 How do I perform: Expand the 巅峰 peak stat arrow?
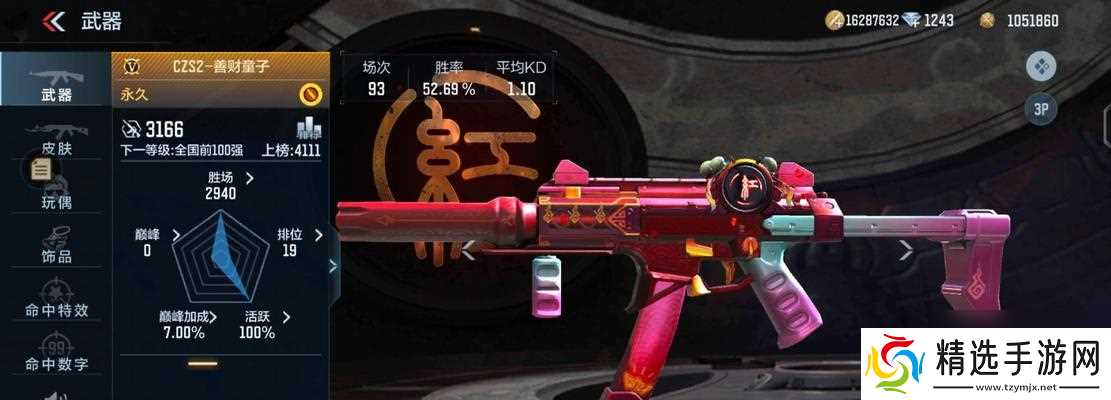click(177, 235)
